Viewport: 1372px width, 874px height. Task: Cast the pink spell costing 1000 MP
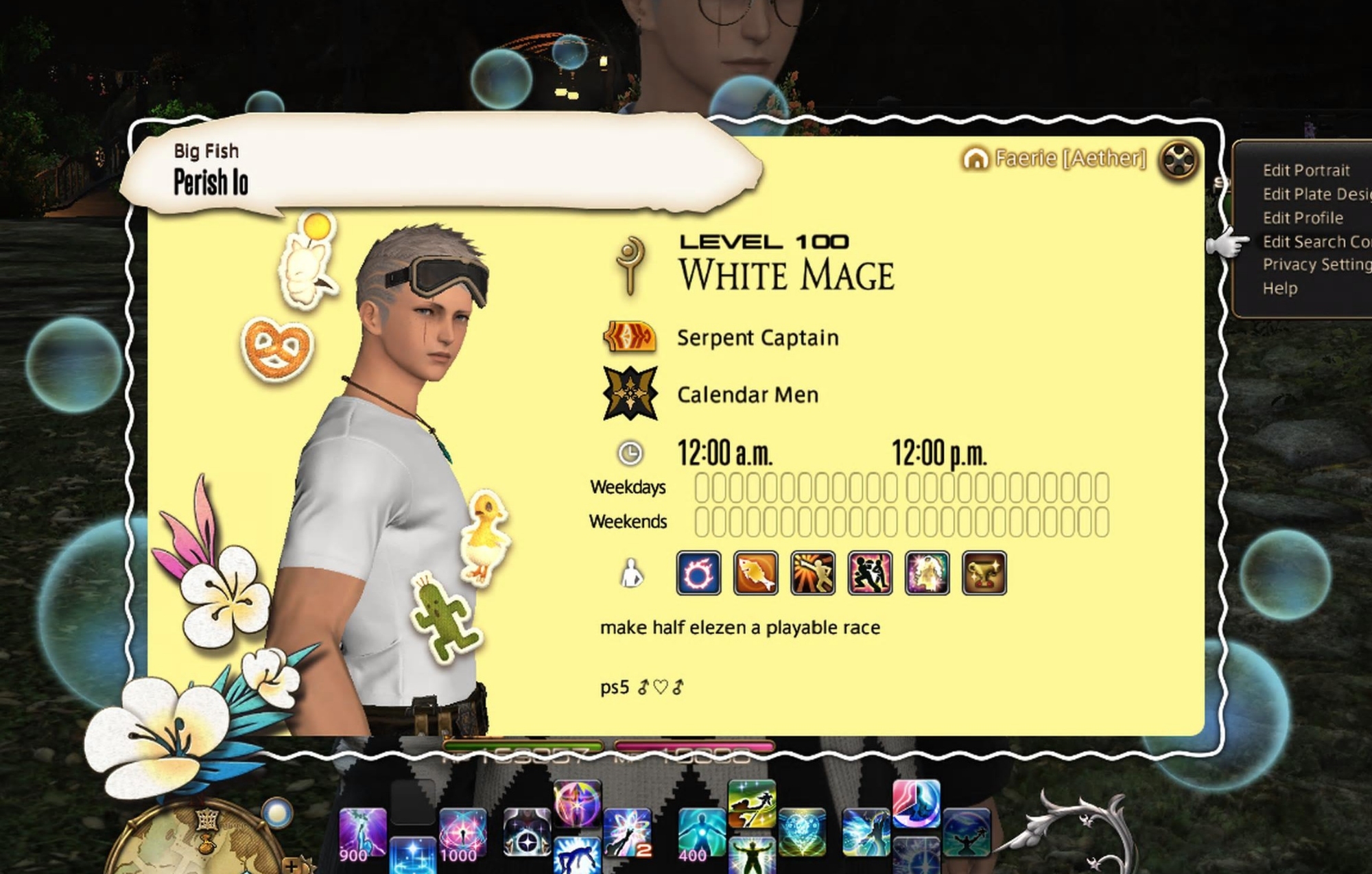(462, 833)
